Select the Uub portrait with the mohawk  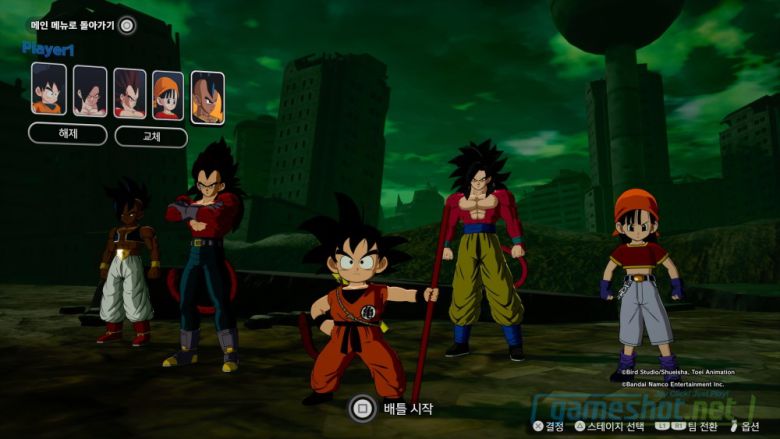(207, 98)
